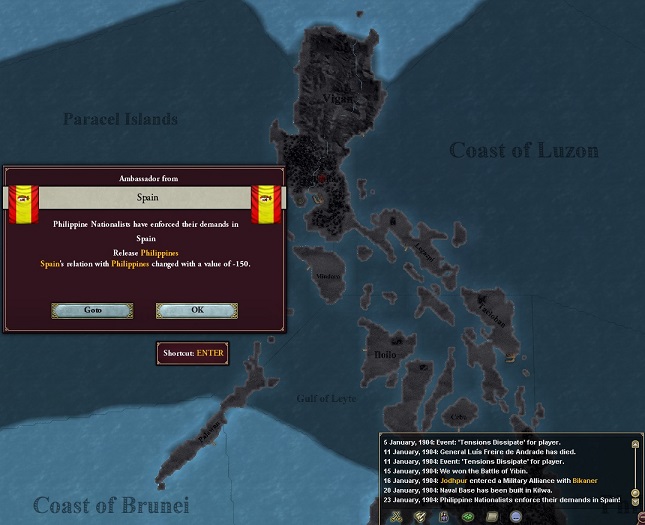Screen dimensions: 645x525
Task: Select the crossed swords log filter icon
Action: [x=397, y=516]
